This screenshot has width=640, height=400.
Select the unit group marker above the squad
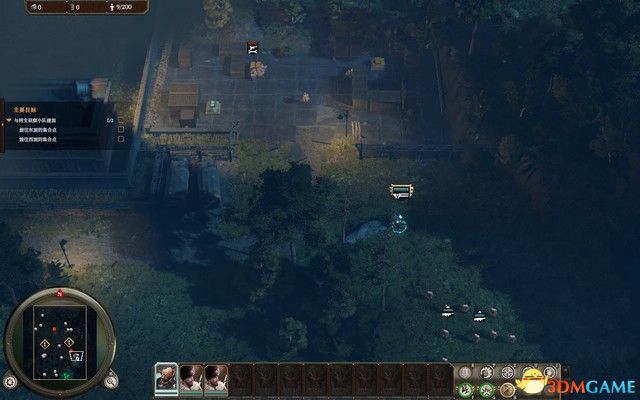tap(401, 190)
